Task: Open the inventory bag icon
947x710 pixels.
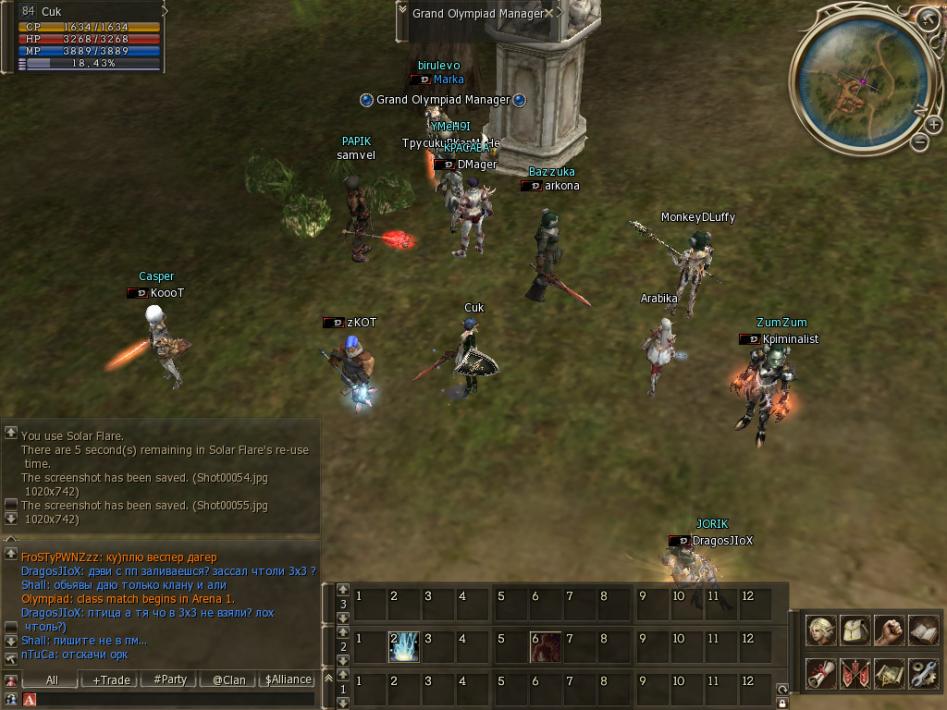Action: point(855,630)
